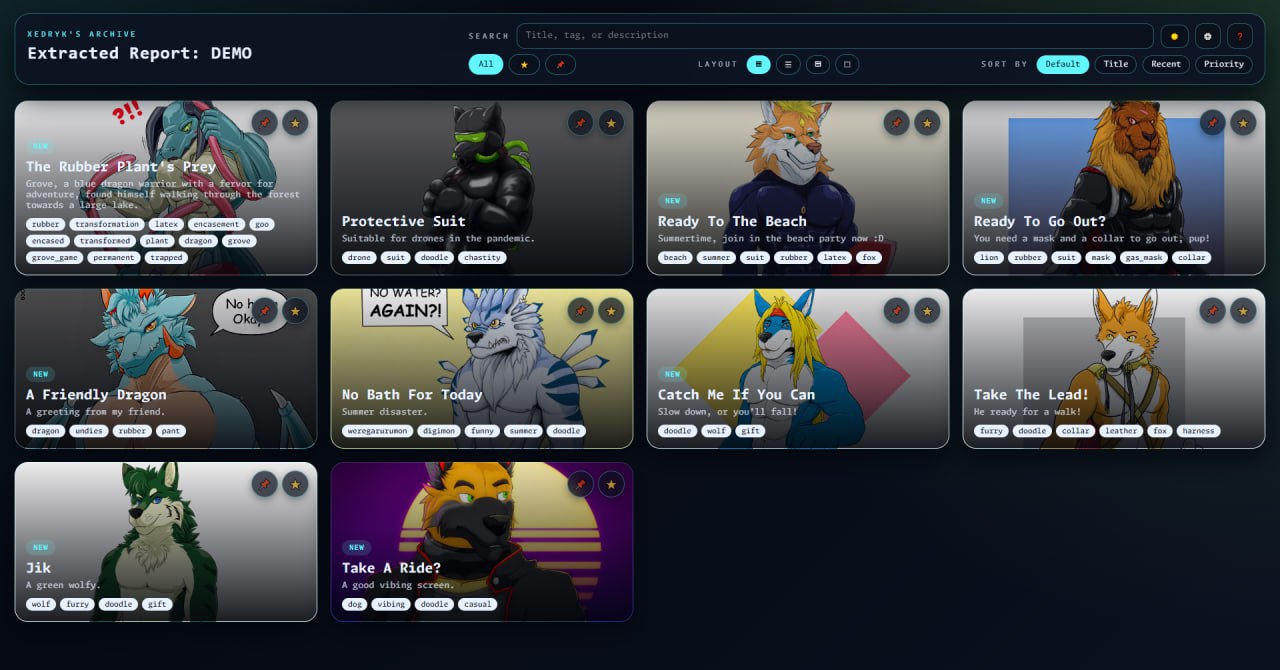Screen dimensions: 1280x670
Task: Pin the Ready To Go Out? card
Action: point(1212,123)
